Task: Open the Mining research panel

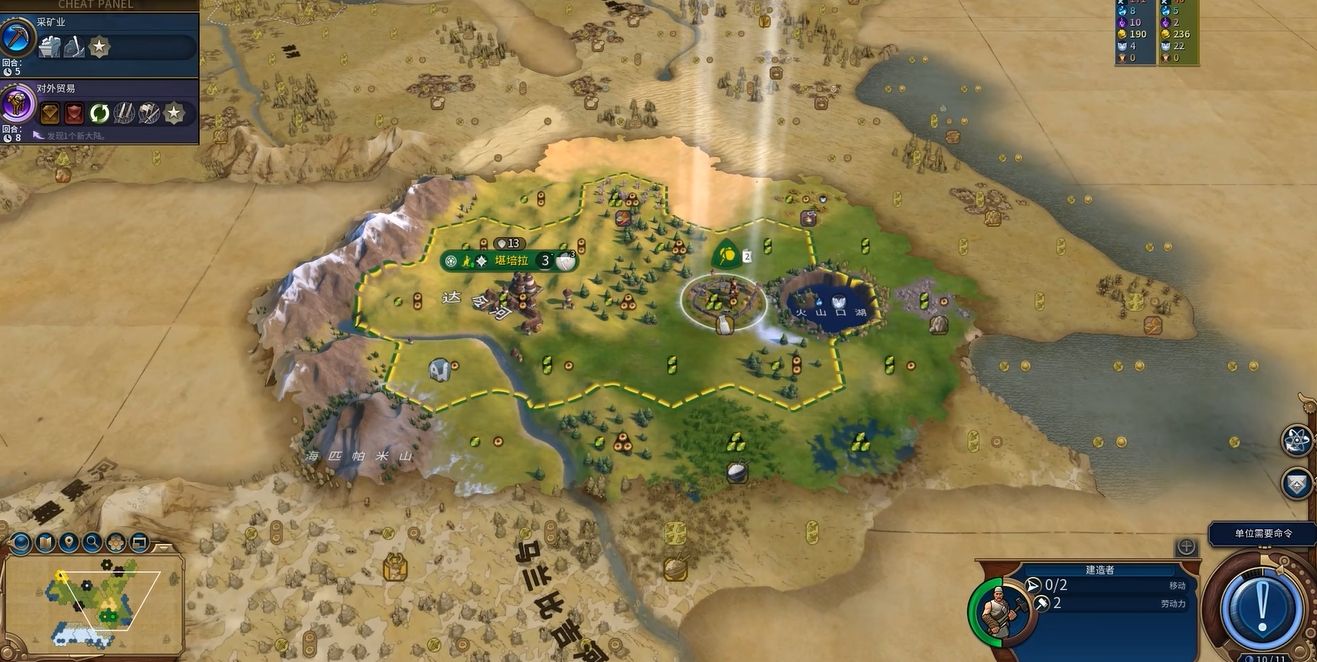Action: pos(19,42)
